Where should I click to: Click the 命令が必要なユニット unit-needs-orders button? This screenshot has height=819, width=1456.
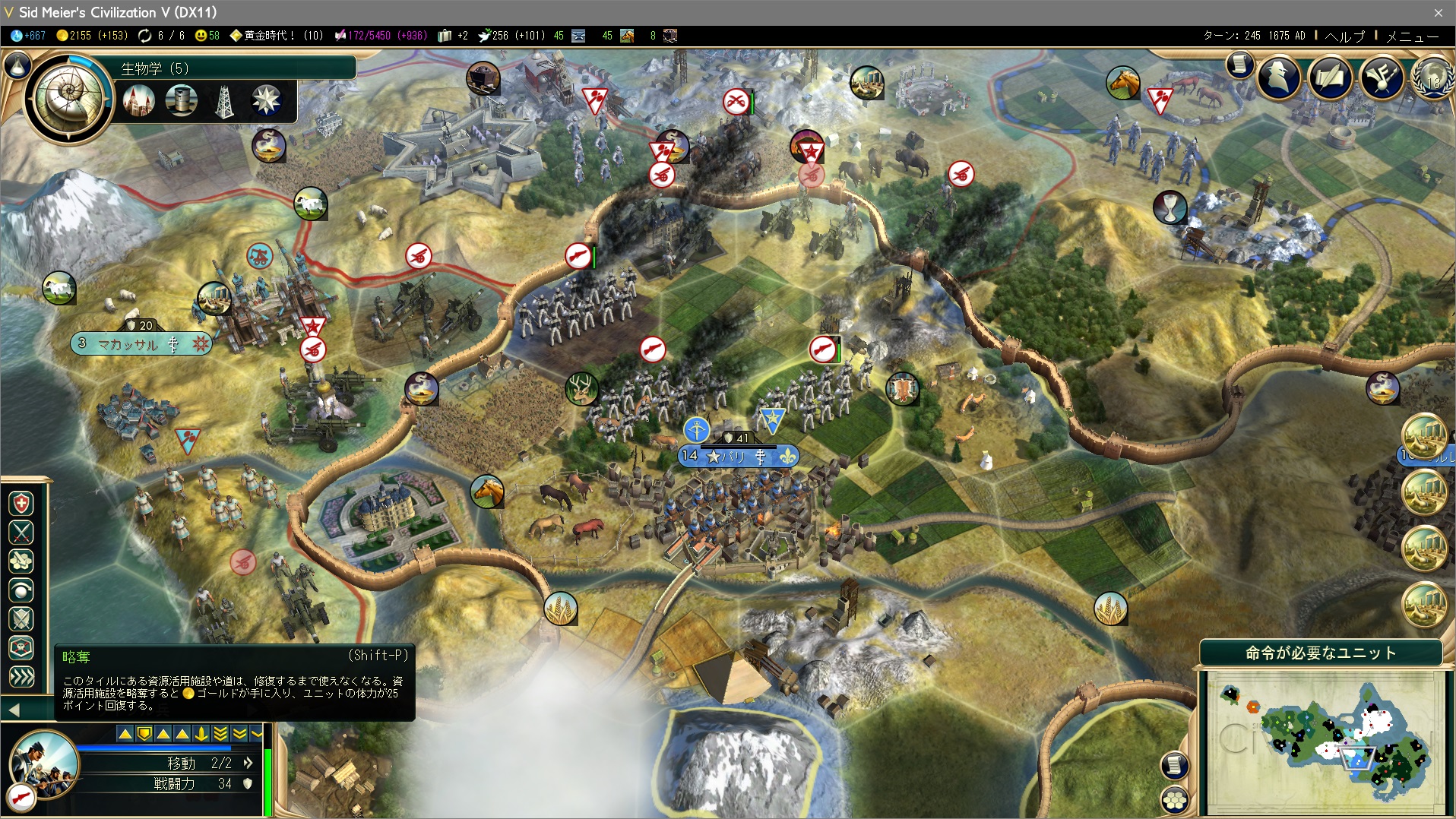[1320, 653]
